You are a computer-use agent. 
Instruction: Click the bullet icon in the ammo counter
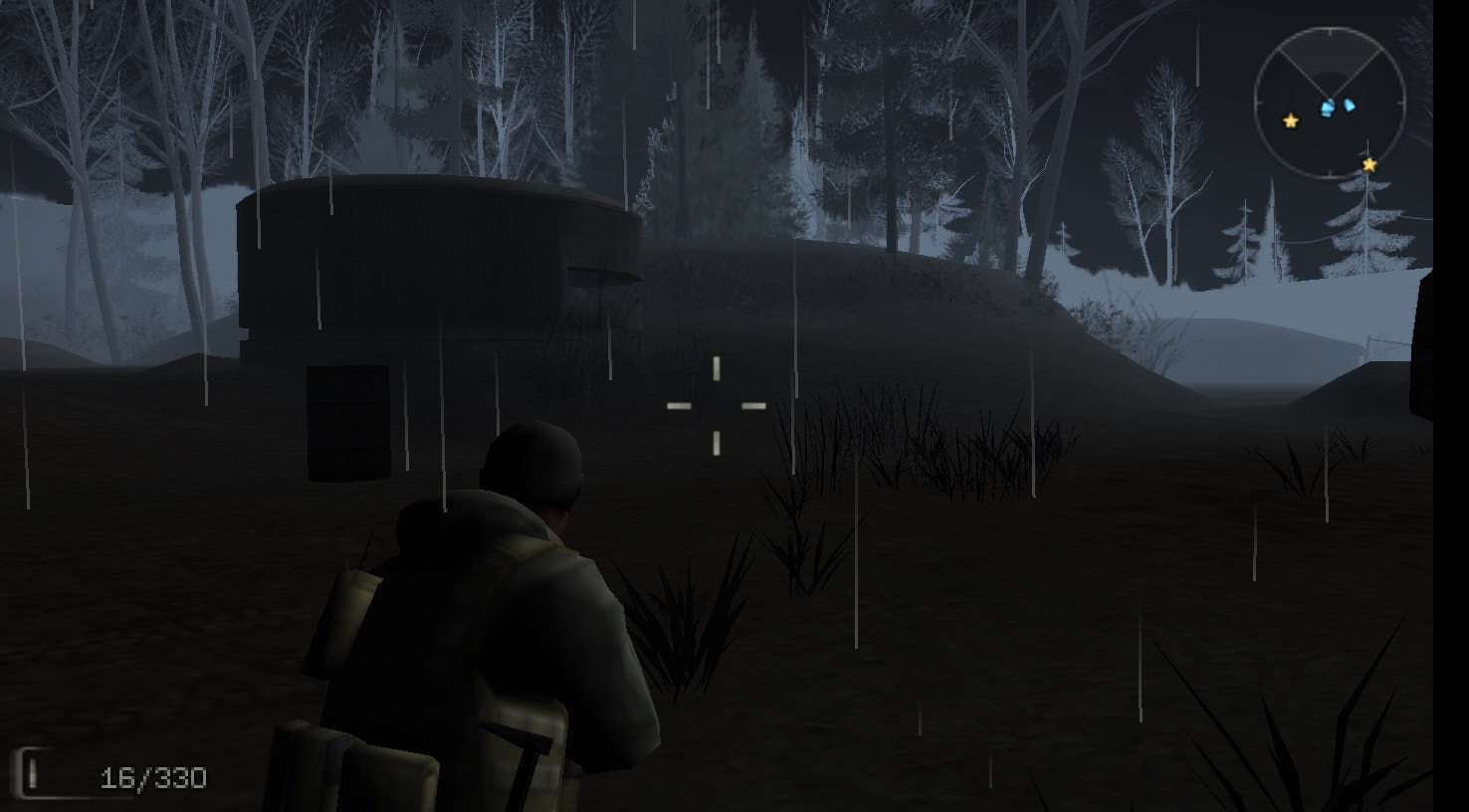pos(33,773)
